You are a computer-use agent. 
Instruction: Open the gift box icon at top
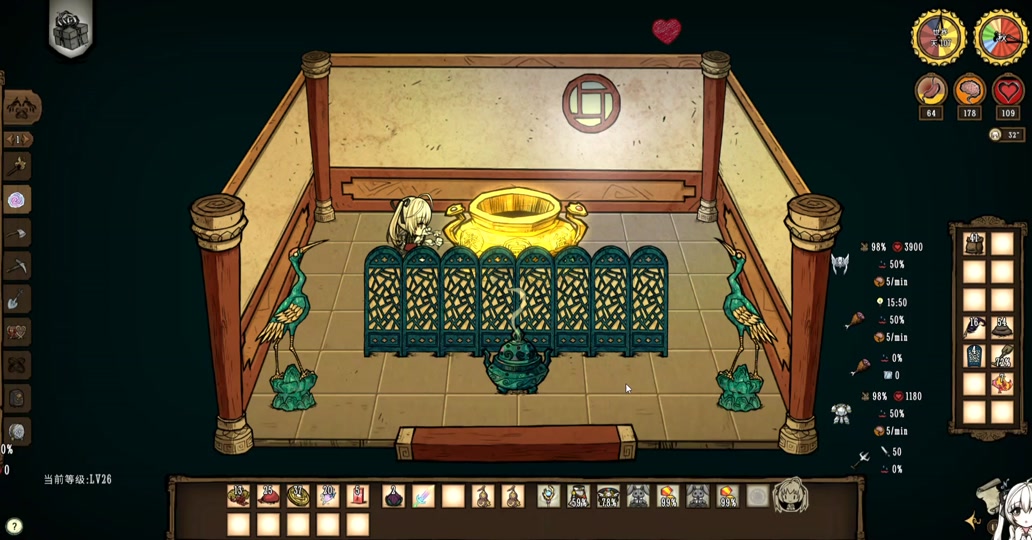[x=70, y=29]
